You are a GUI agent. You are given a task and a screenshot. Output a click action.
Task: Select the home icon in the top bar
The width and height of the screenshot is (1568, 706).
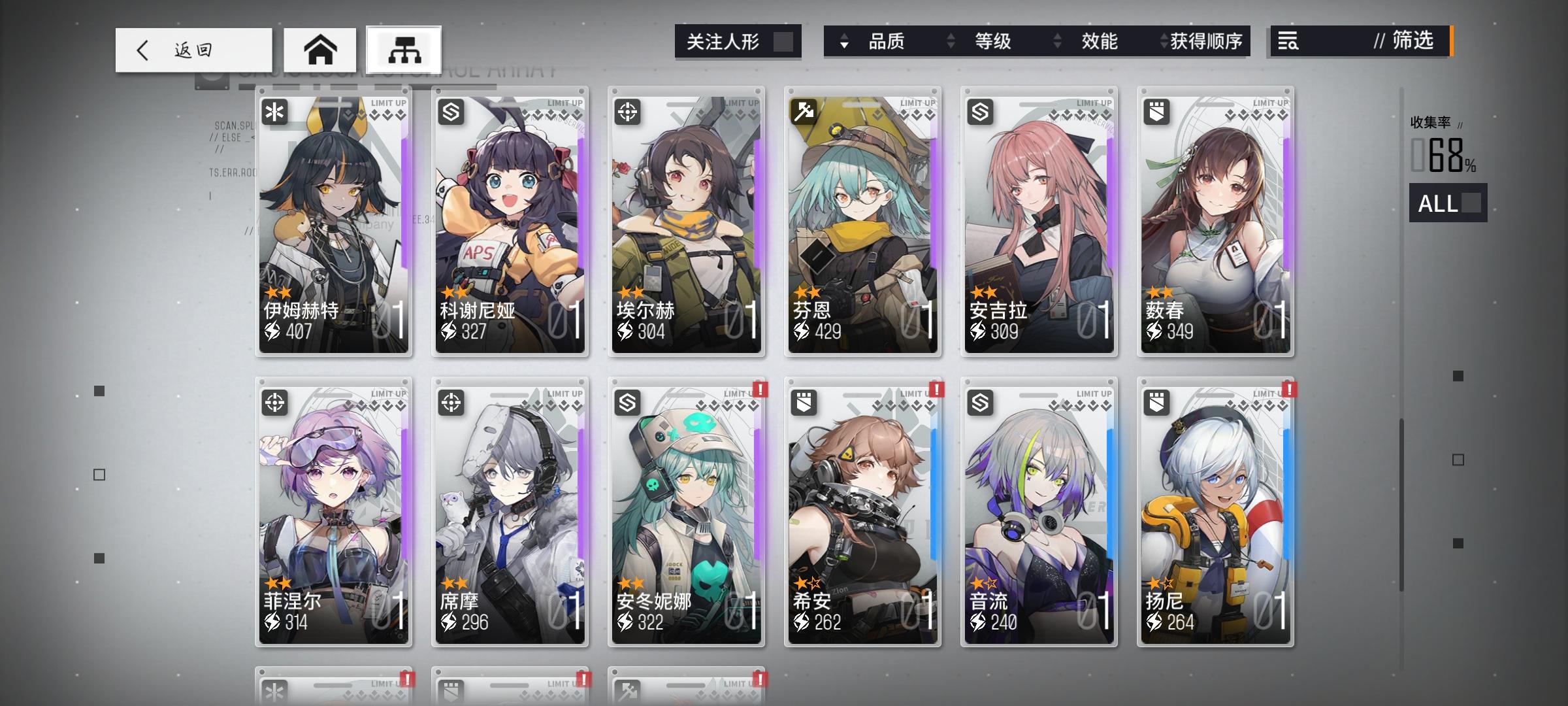[x=320, y=50]
